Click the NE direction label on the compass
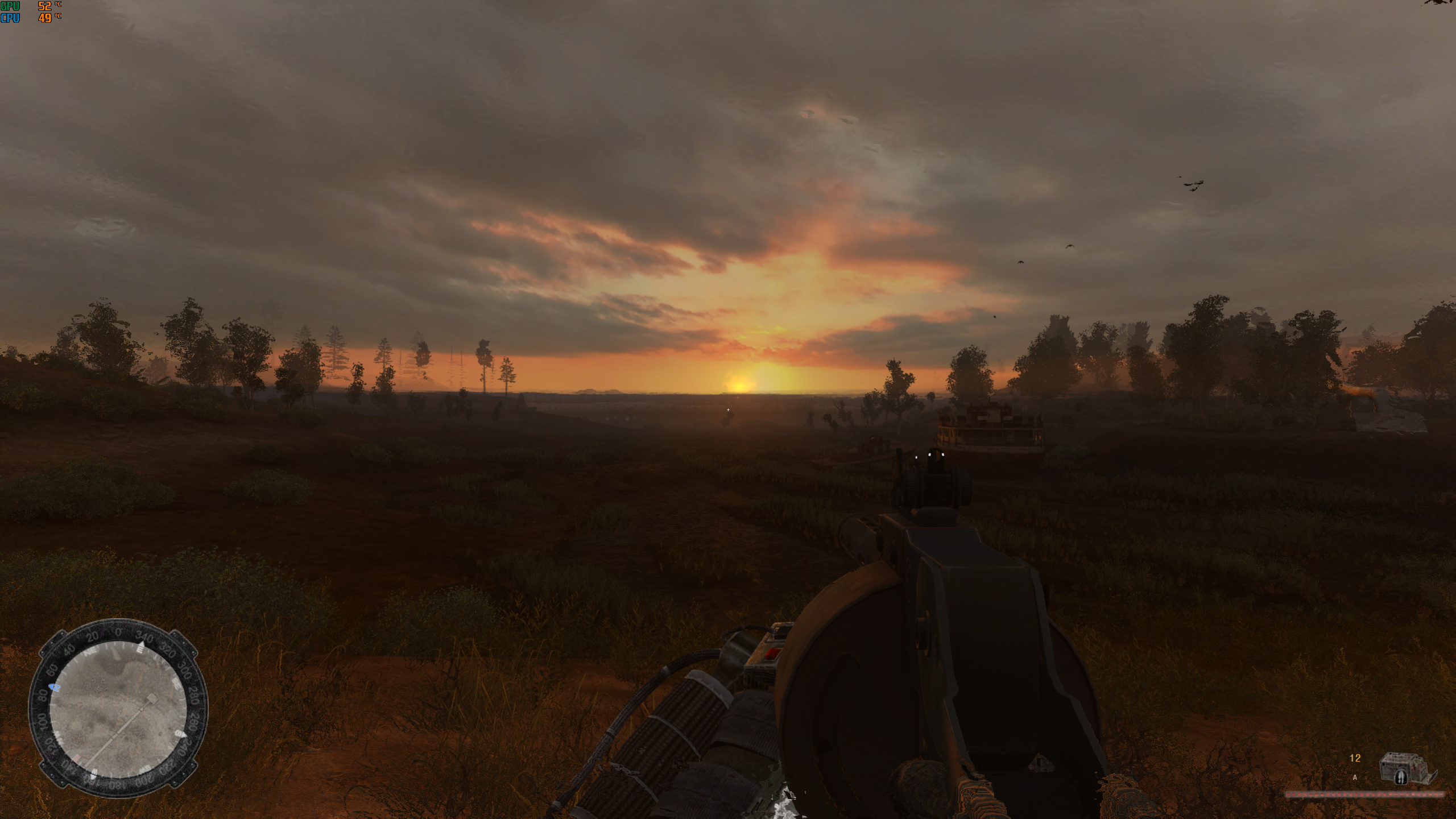1456x819 pixels. pos(90,650)
